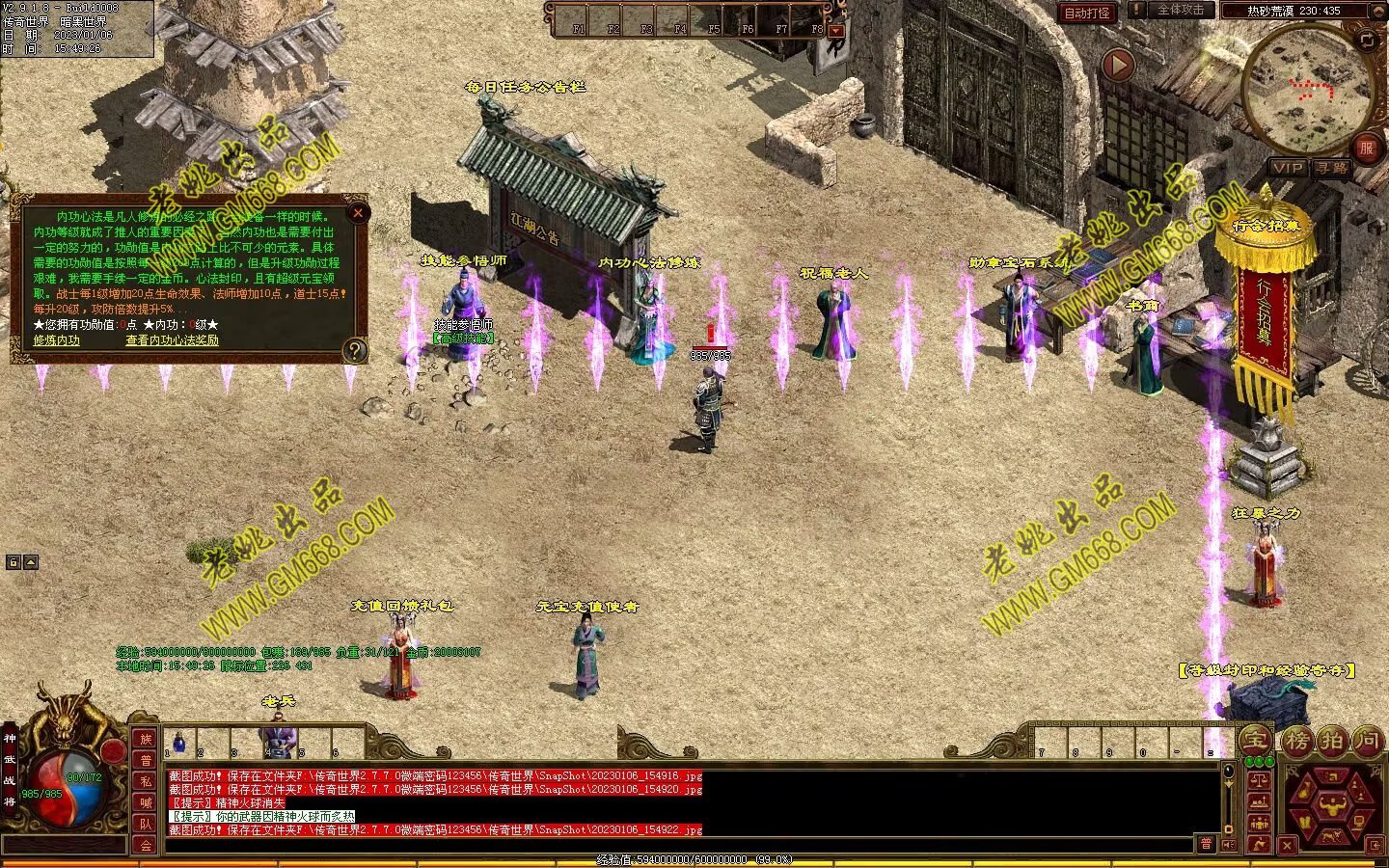
Task: Switch chat to the 私 private channel
Action: coord(146,781)
